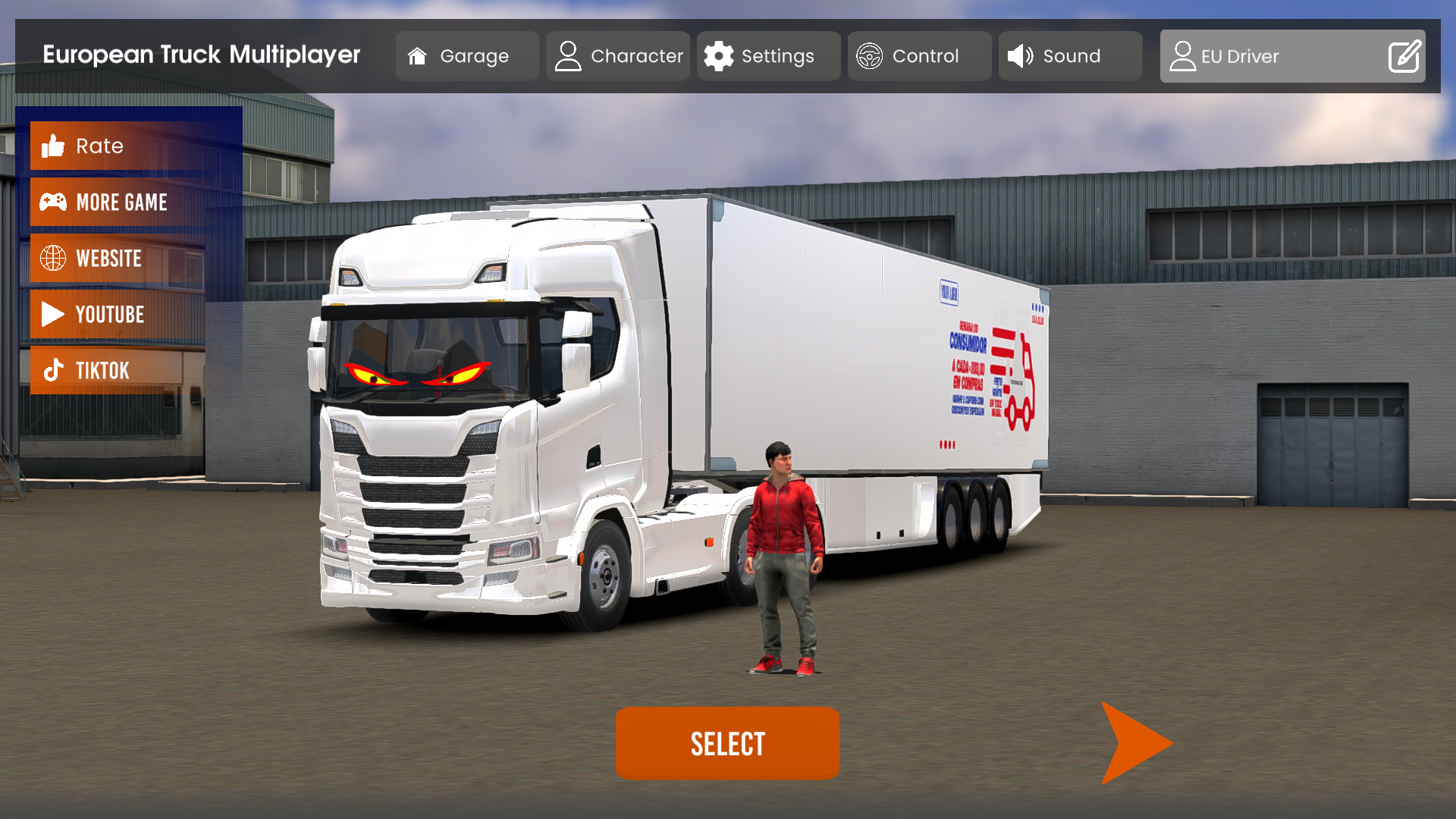Click the standing character in red hoodie

pyautogui.click(x=782, y=554)
